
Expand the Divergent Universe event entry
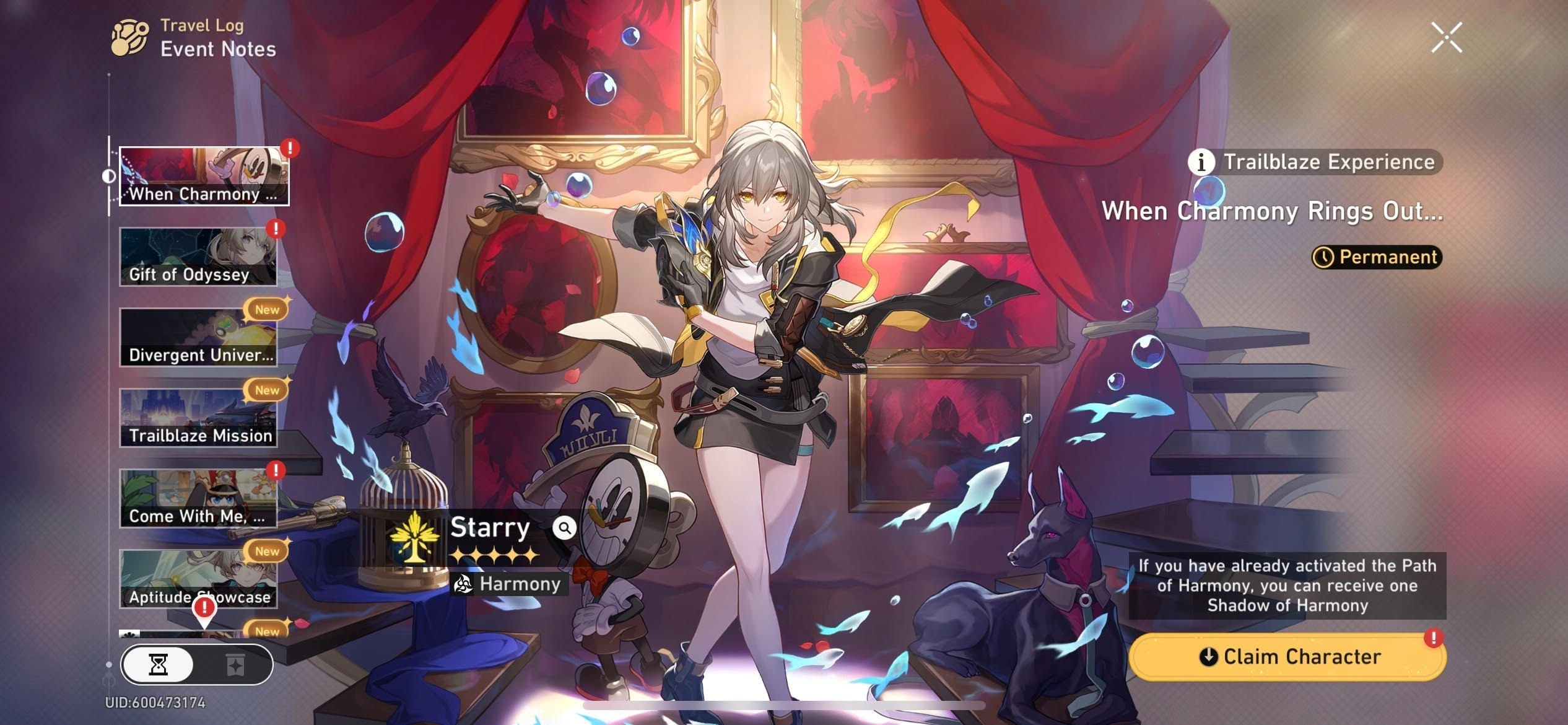click(199, 336)
